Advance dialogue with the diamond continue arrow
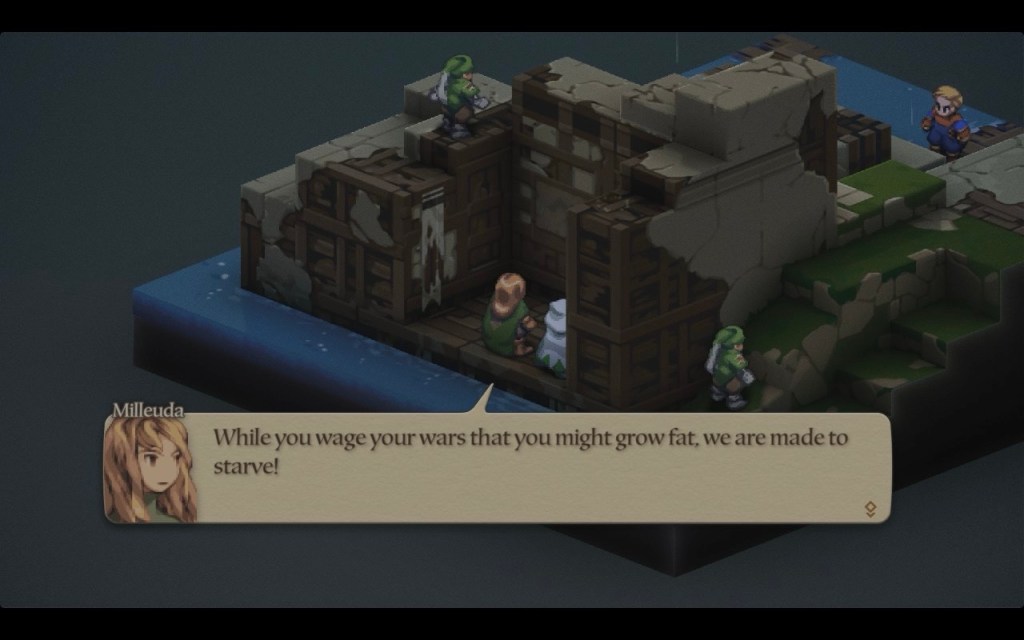1024x640 pixels. pyautogui.click(x=870, y=509)
